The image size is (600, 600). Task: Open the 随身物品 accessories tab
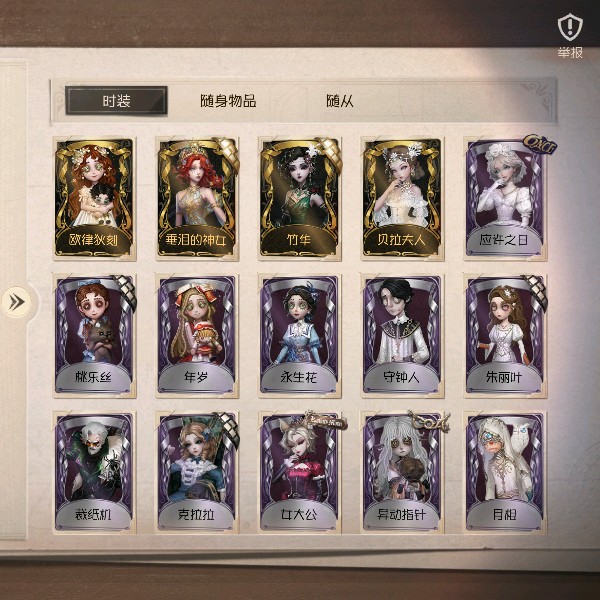click(x=228, y=101)
